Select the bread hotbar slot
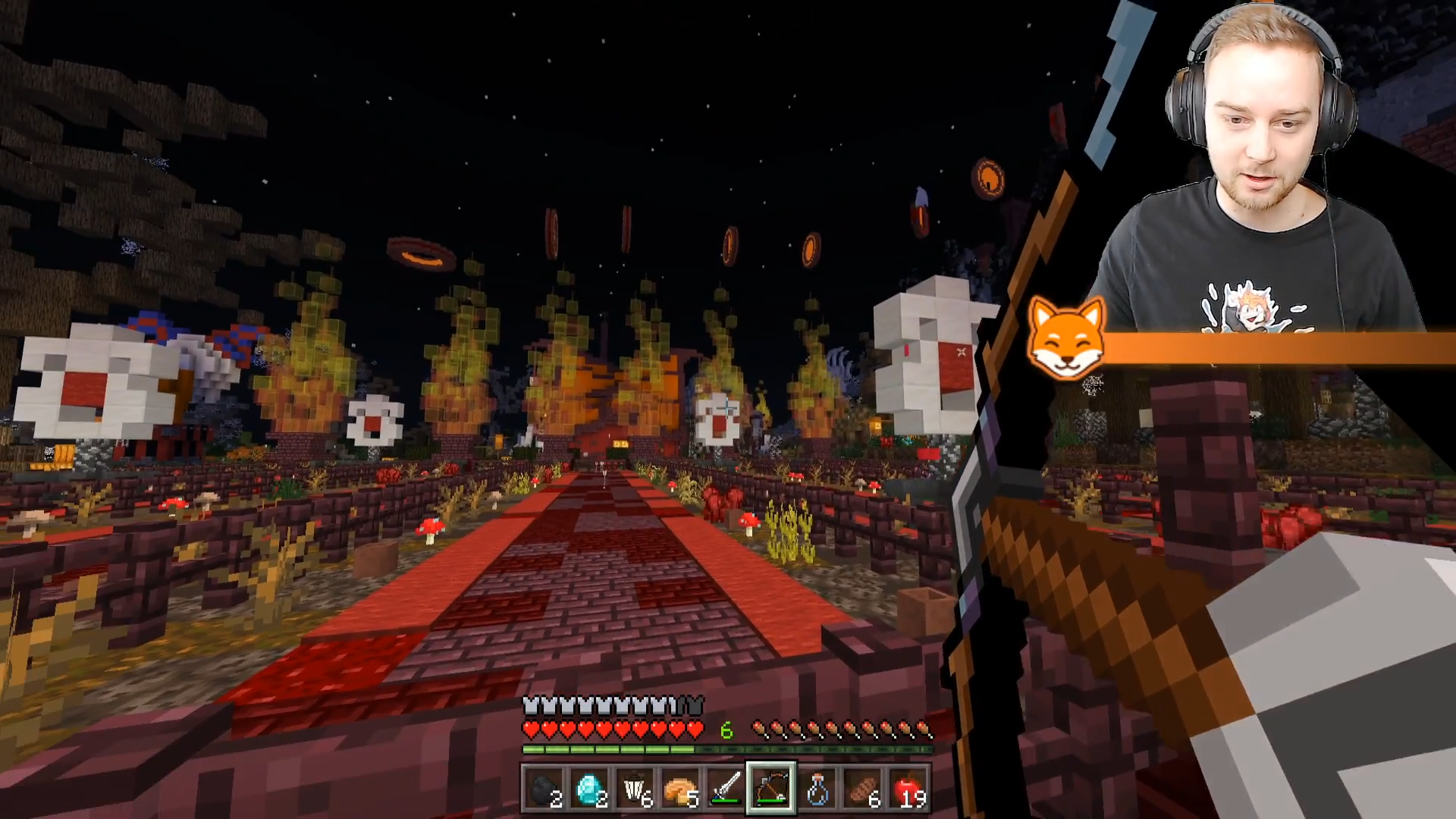This screenshot has height=819, width=1456. coord(862,789)
